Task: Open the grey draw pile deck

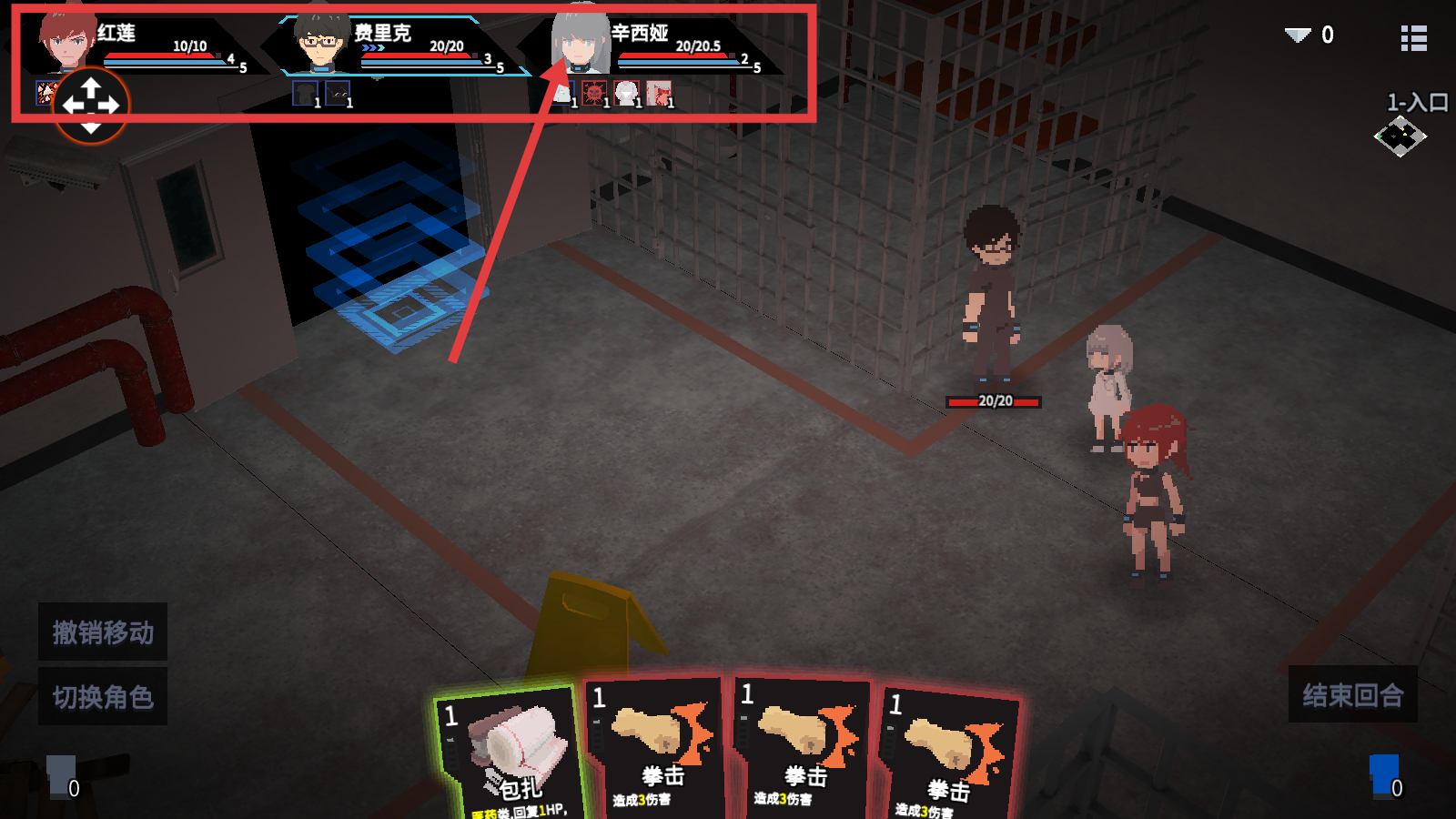Action: click(62, 776)
